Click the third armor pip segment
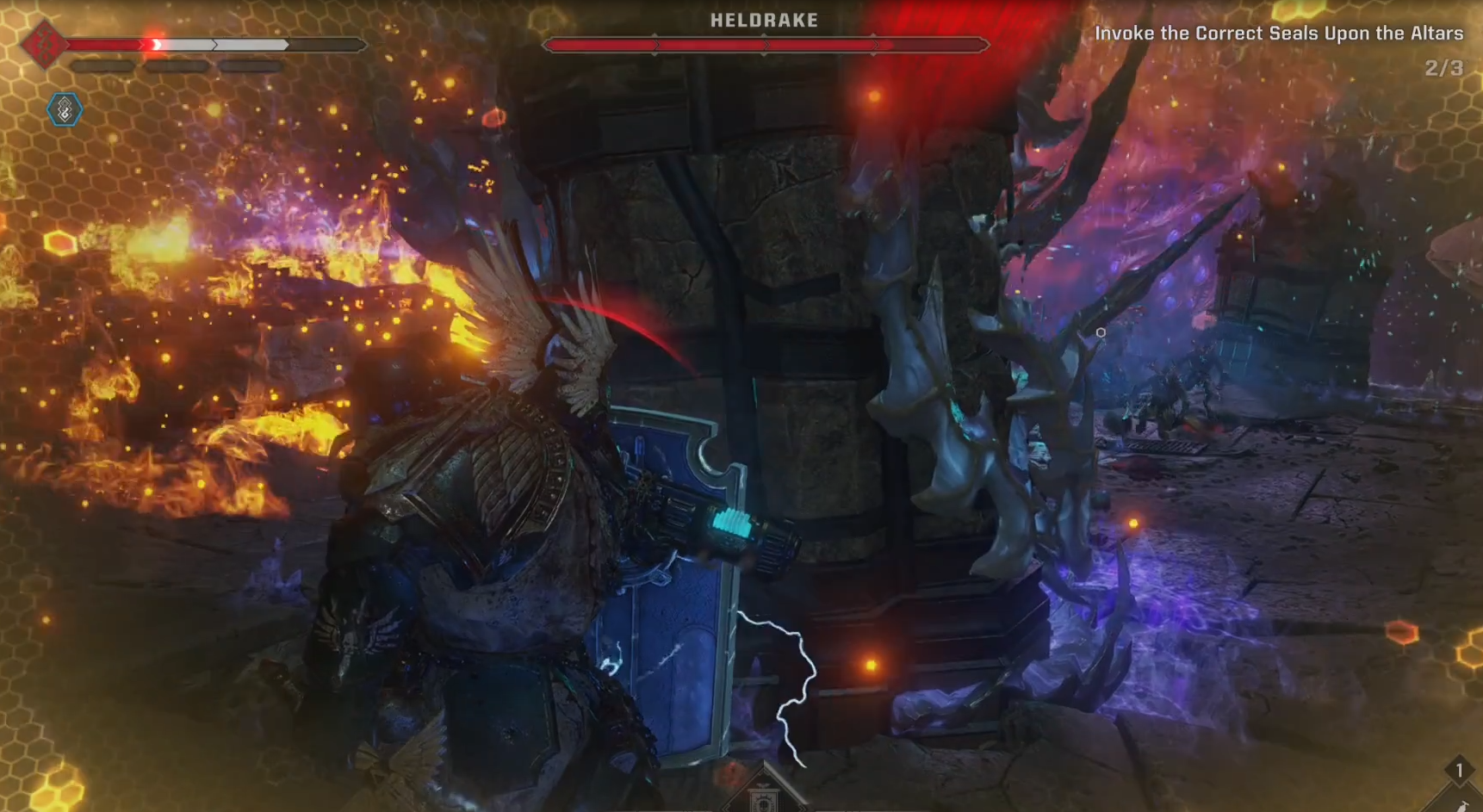This screenshot has height=812, width=1483. [x=248, y=65]
